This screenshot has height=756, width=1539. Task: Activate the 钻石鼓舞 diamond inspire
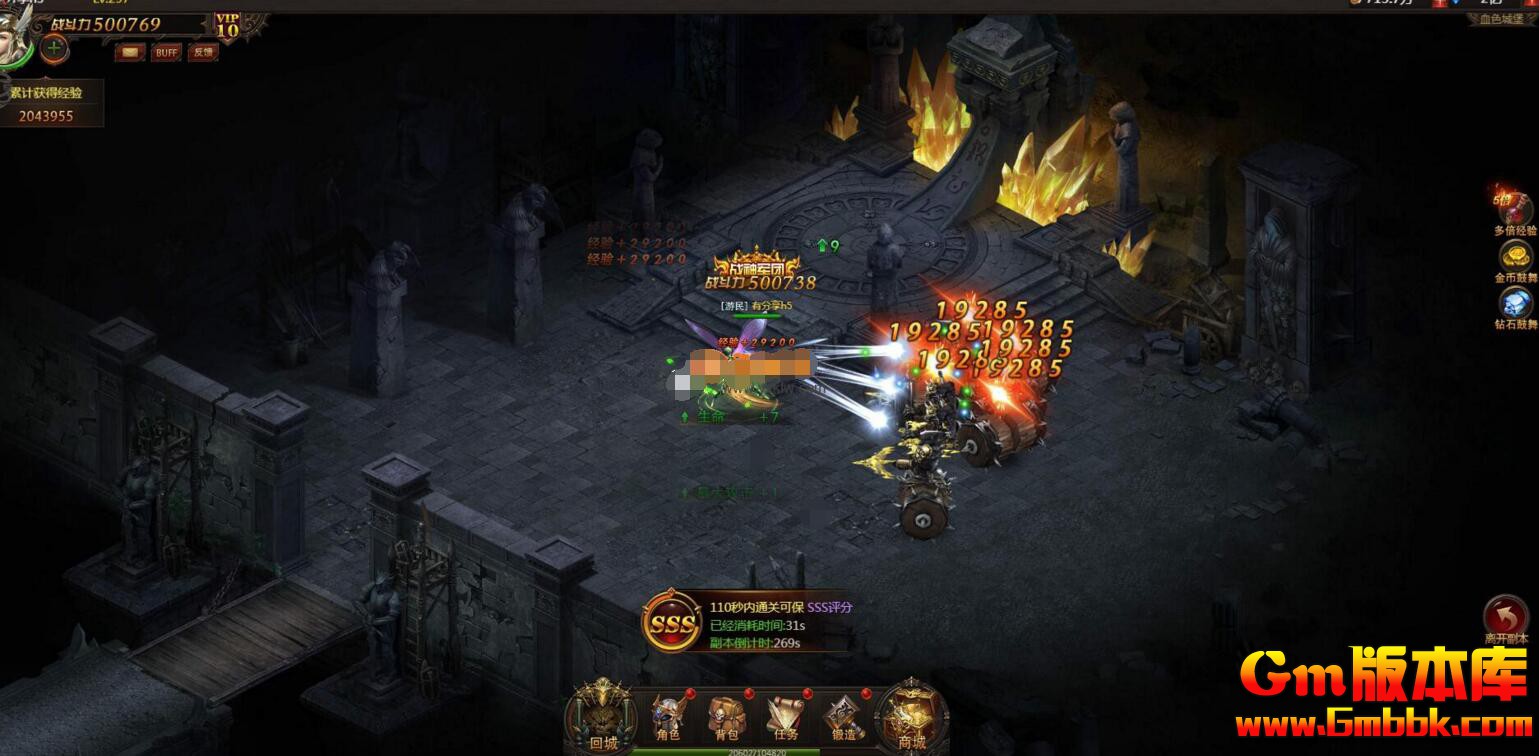(1515, 304)
